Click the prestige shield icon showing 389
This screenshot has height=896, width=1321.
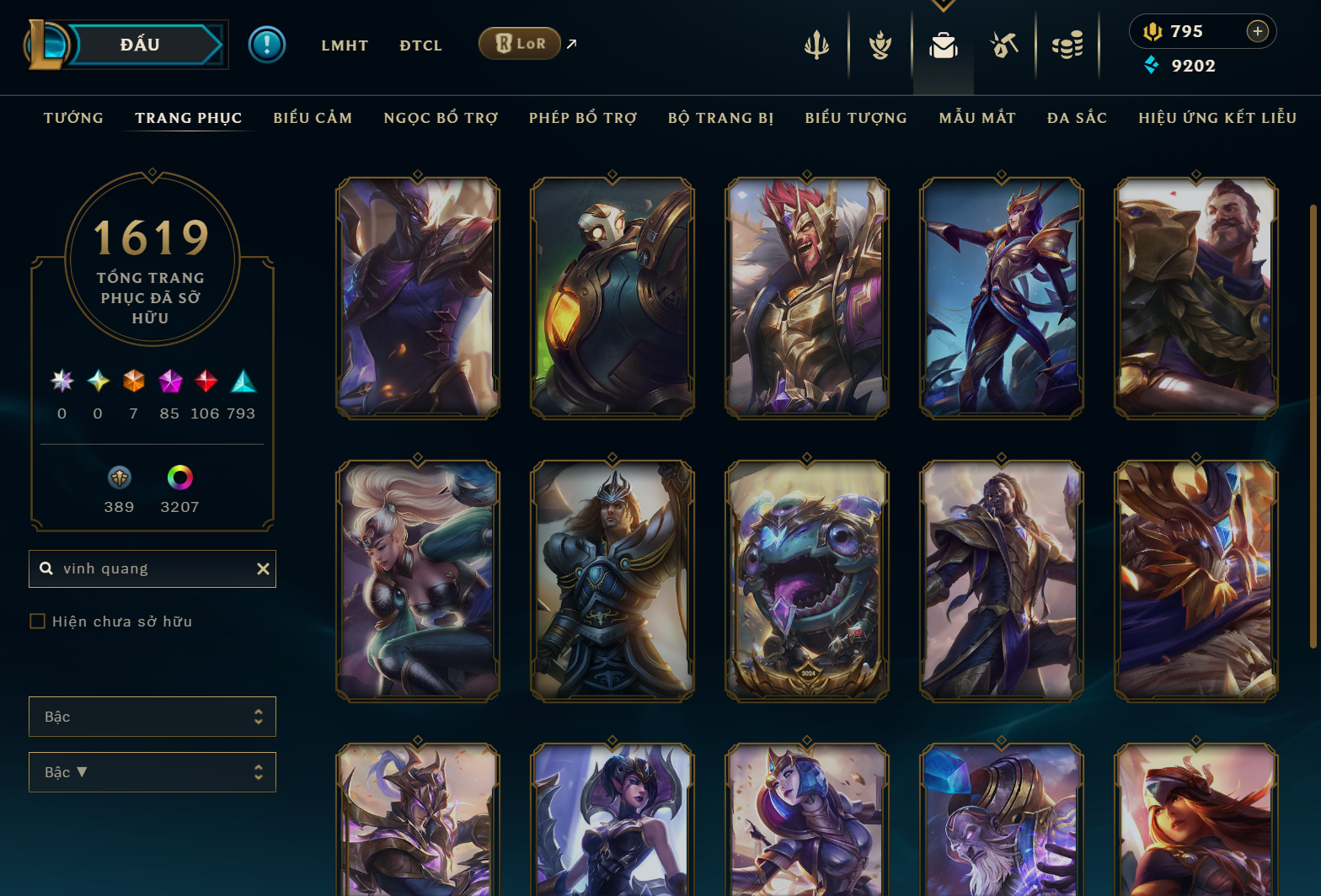119,478
